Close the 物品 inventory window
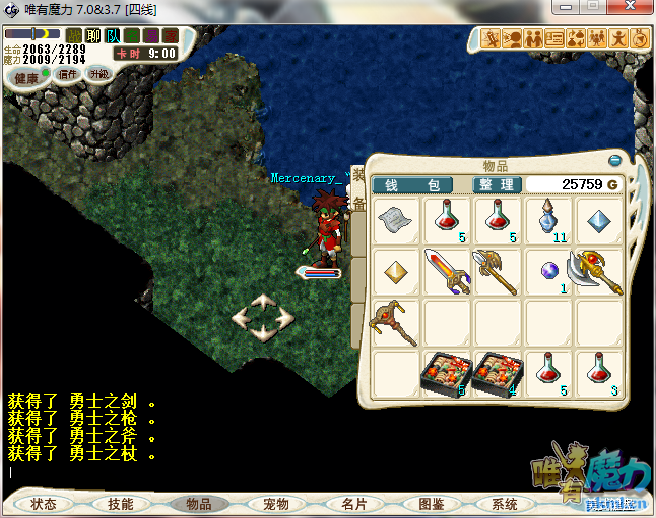The image size is (656, 518). click(614, 160)
